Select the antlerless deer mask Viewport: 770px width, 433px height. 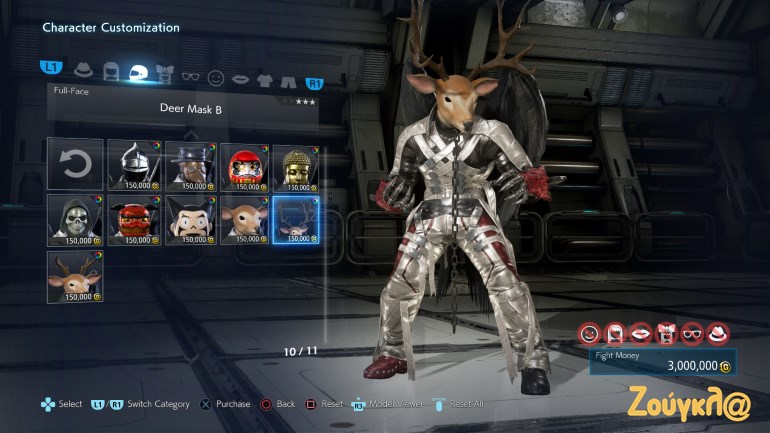(241, 220)
